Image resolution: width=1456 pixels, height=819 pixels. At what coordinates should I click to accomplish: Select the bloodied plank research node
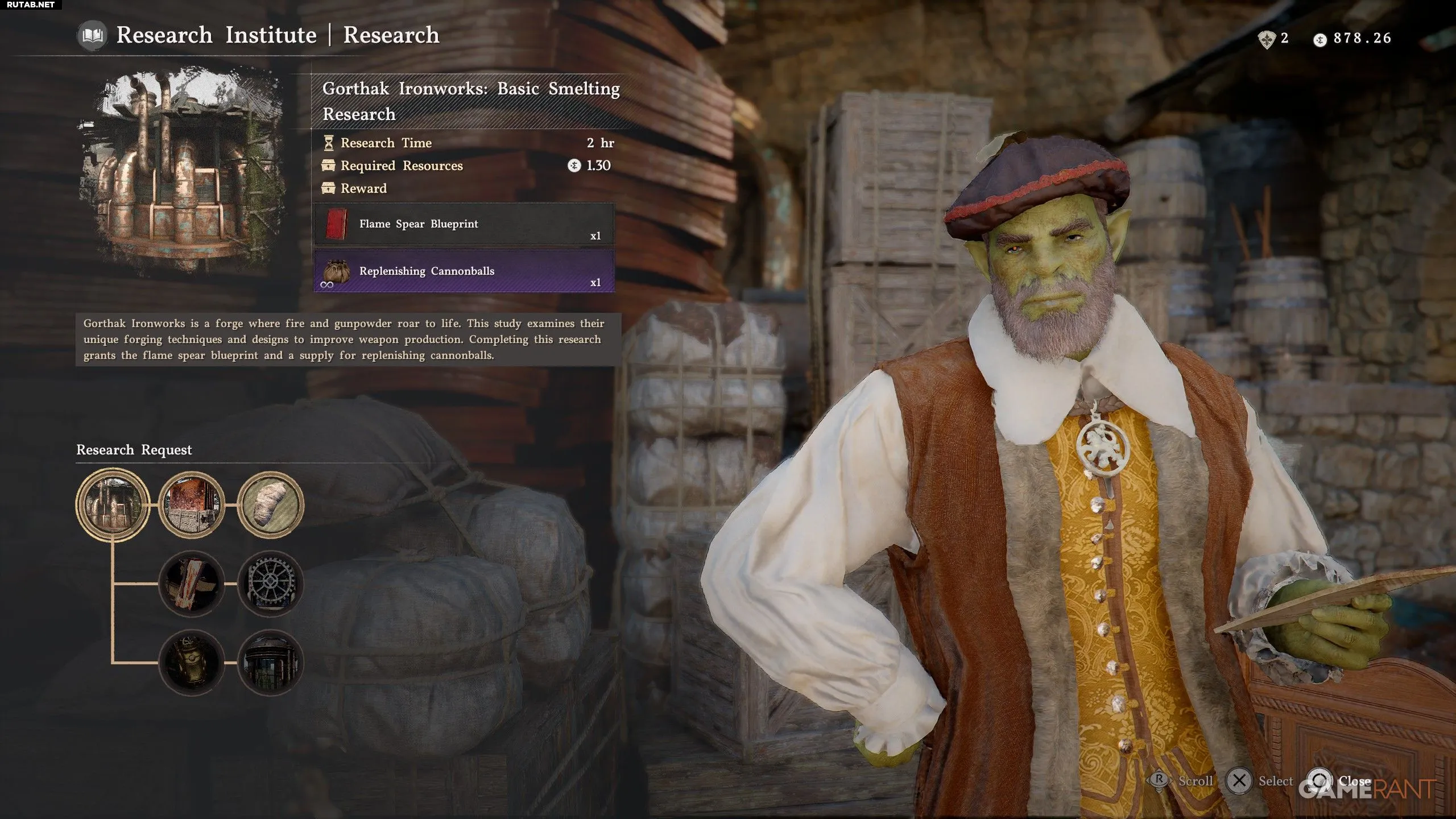191,584
